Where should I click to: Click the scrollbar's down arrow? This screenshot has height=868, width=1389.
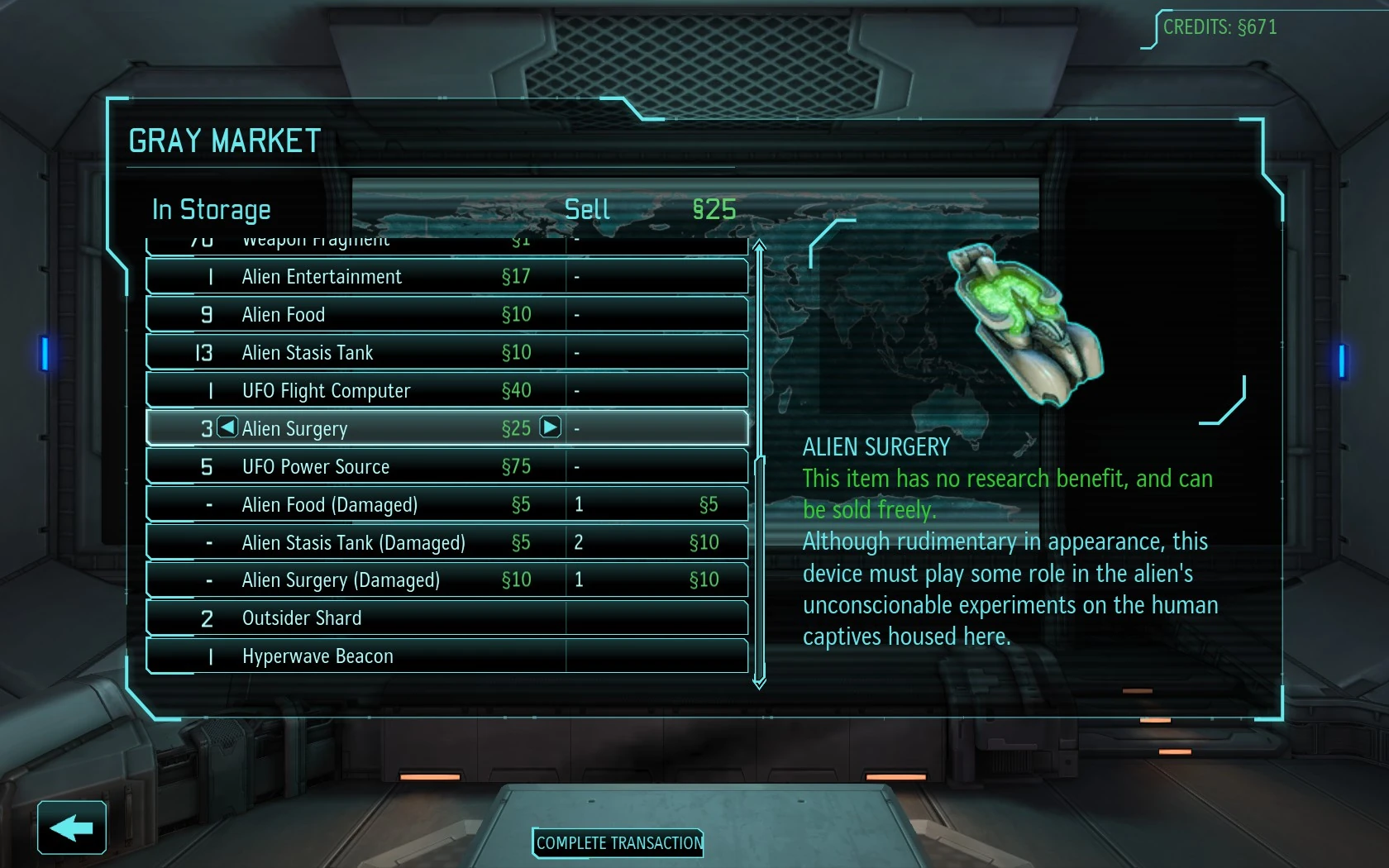[x=759, y=683]
